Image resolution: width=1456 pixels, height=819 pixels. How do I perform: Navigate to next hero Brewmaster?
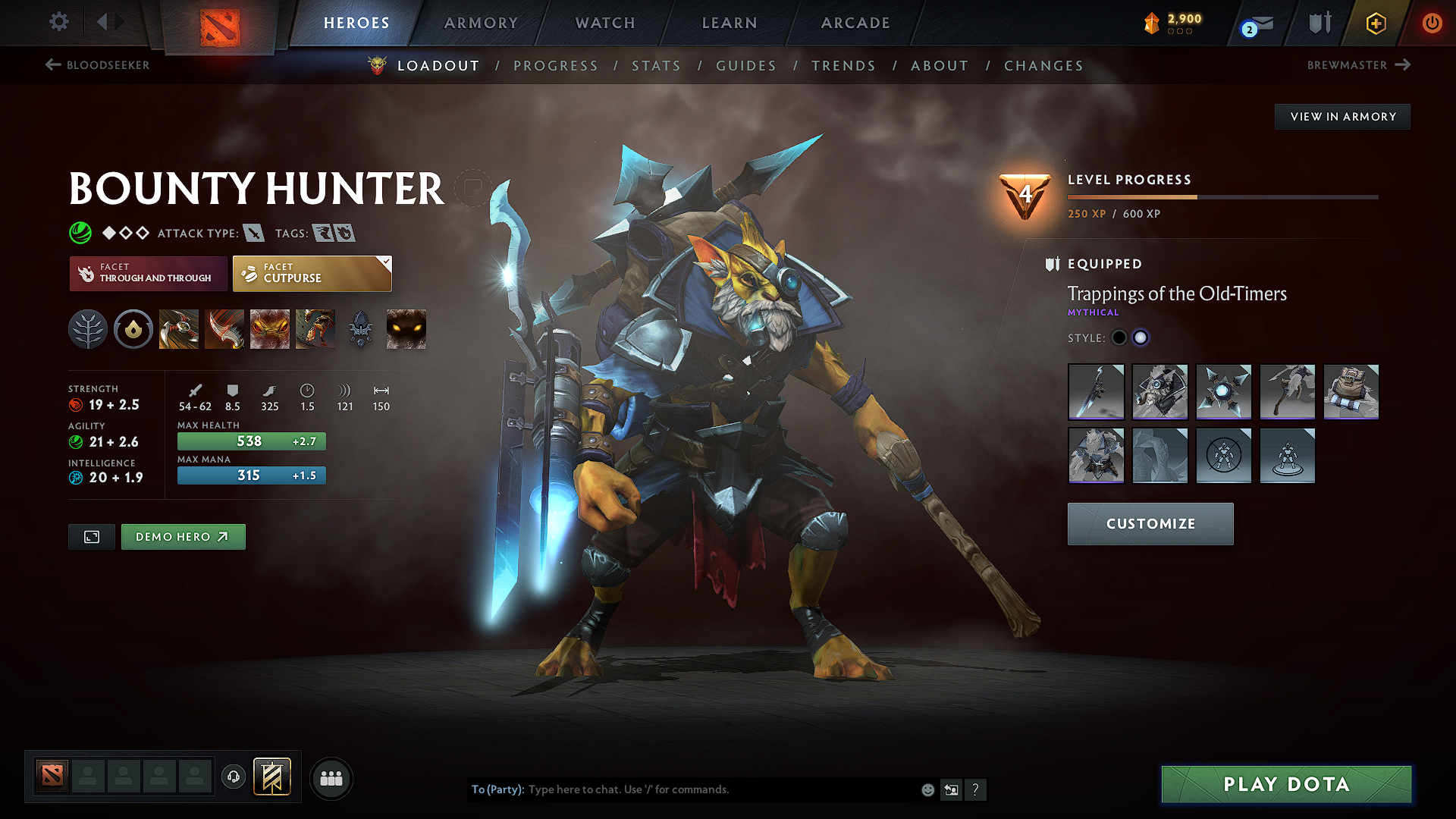1358,65
